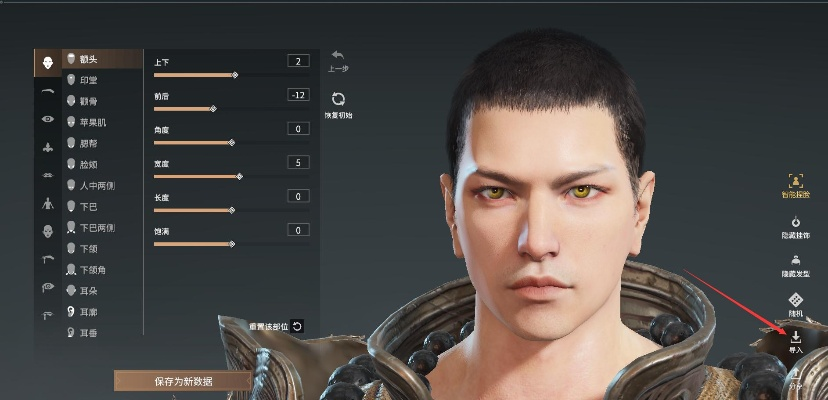Screen dimensions: 828x400
Task: Click the 上下 slider track
Action: 194,75
